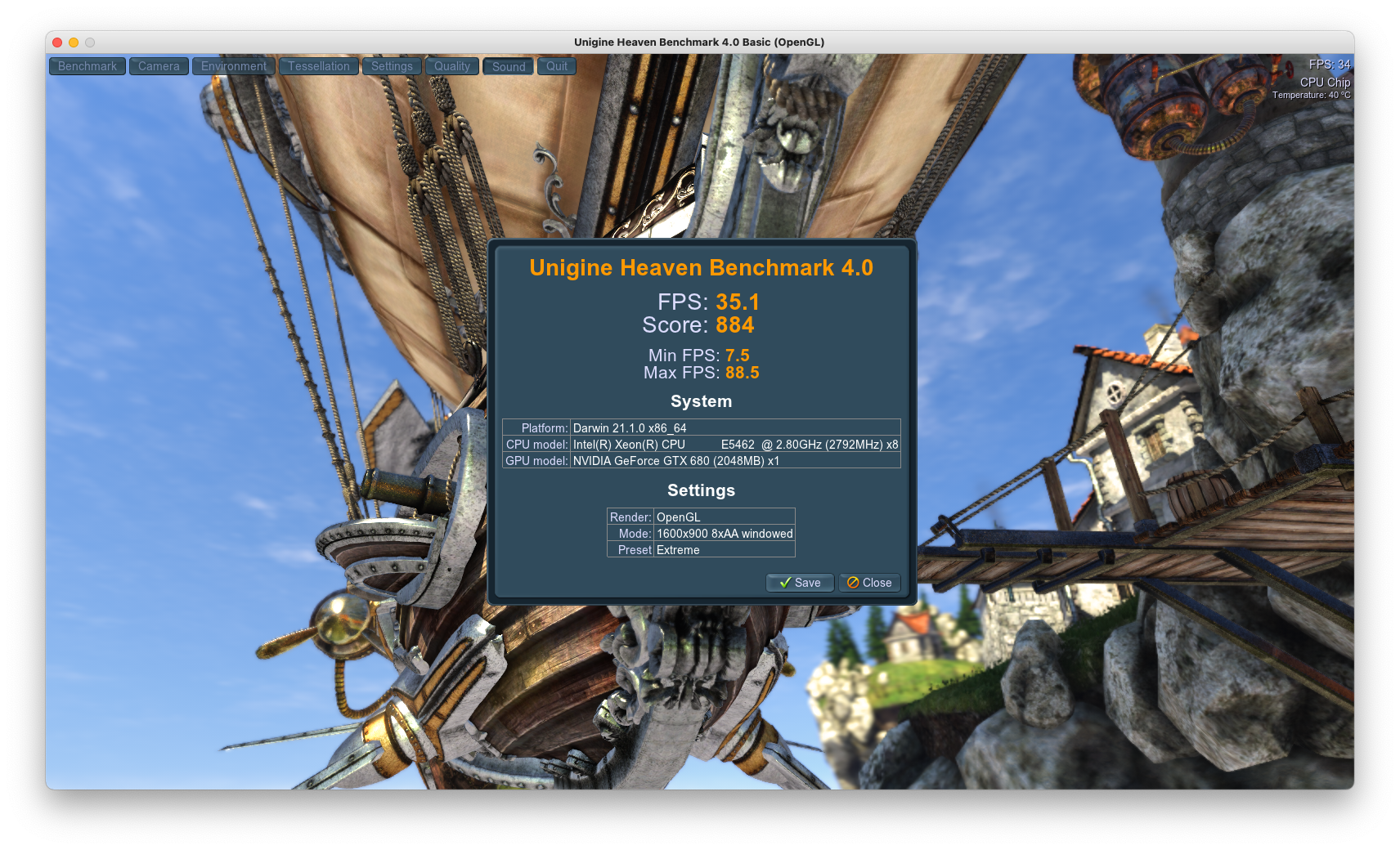The image size is (1400, 850).
Task: Quit the benchmark via Quit button
Action: point(557,66)
